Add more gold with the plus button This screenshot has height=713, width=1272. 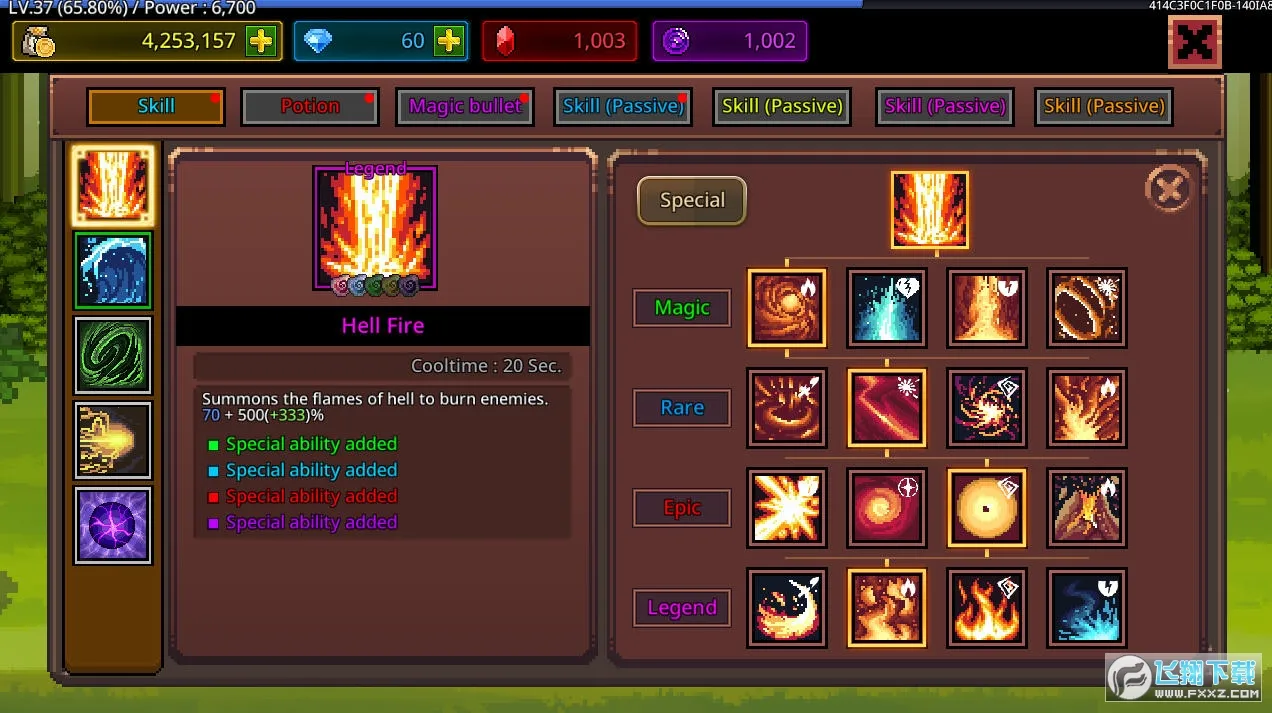coord(261,41)
